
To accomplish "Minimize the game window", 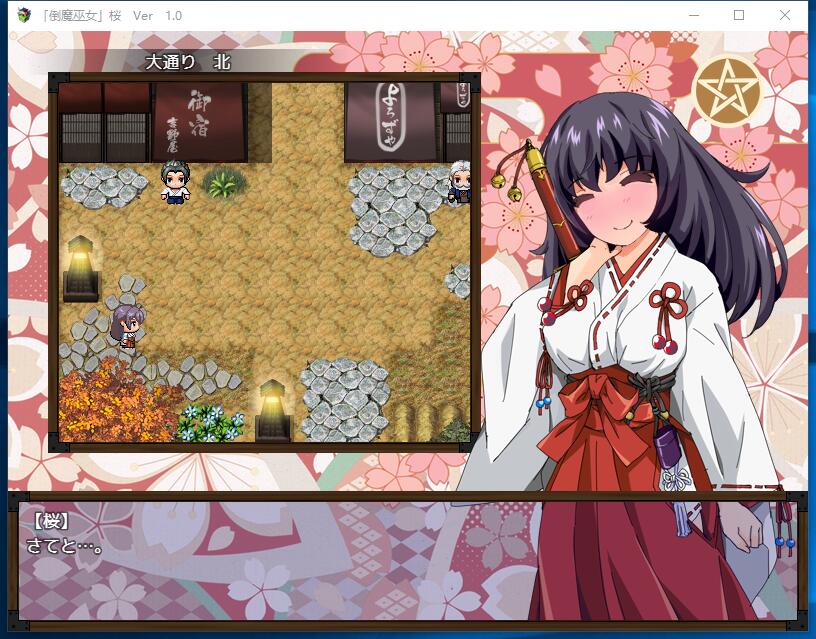I will pyautogui.click(x=693, y=15).
